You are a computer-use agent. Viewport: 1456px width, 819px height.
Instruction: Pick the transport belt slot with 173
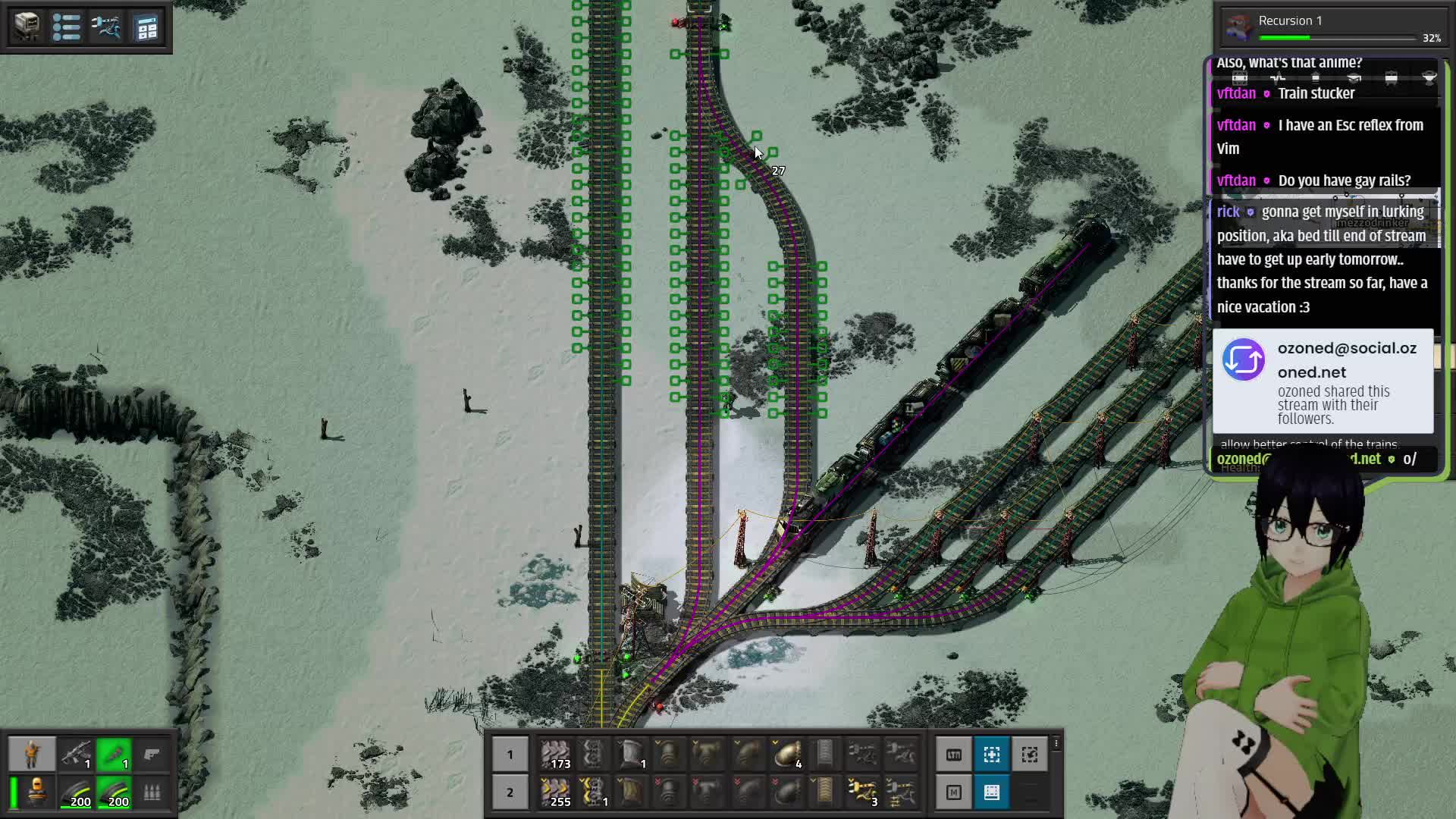556,755
